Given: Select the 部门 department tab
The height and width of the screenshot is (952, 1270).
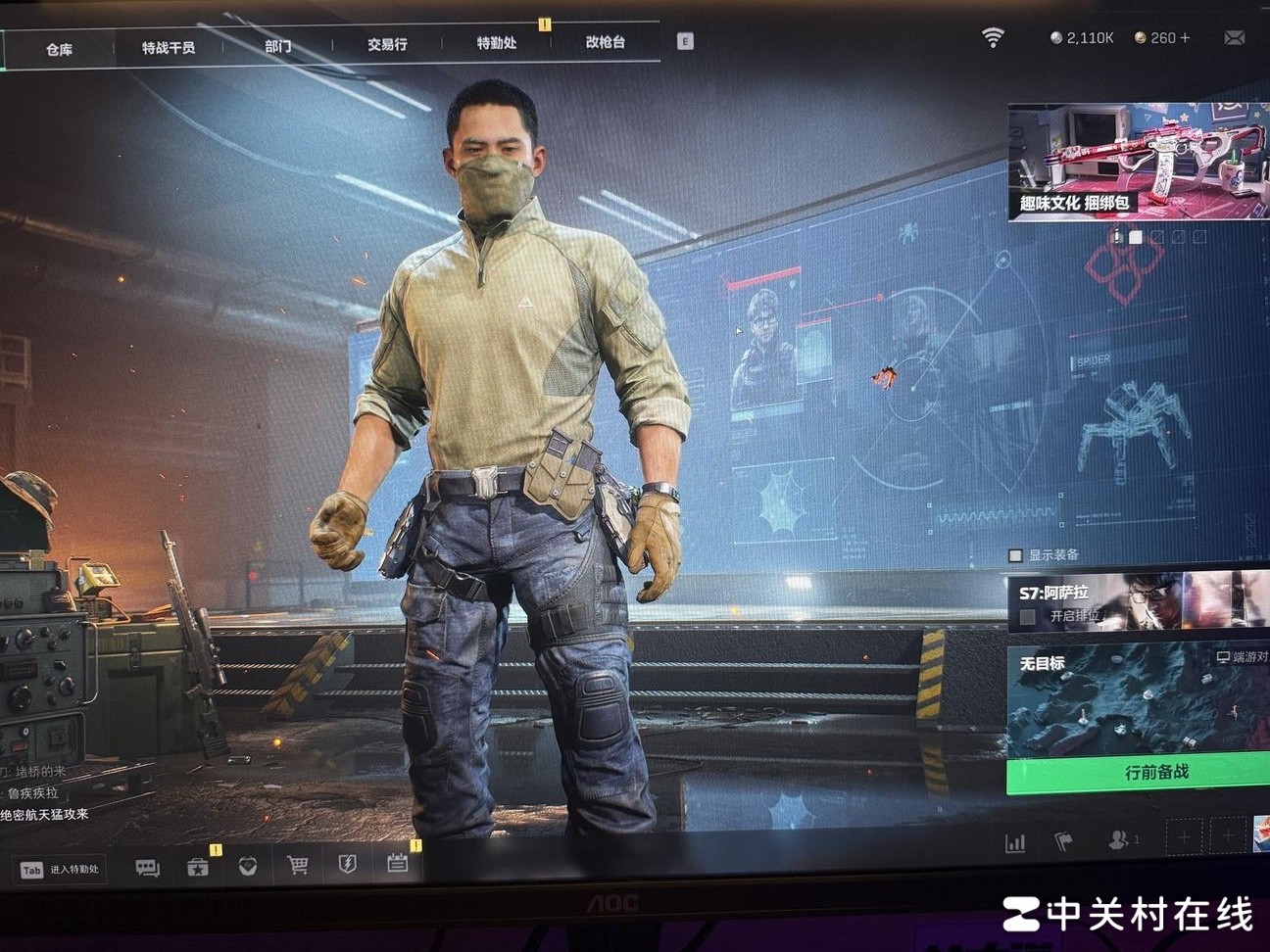Looking at the screenshot, I should click(277, 46).
